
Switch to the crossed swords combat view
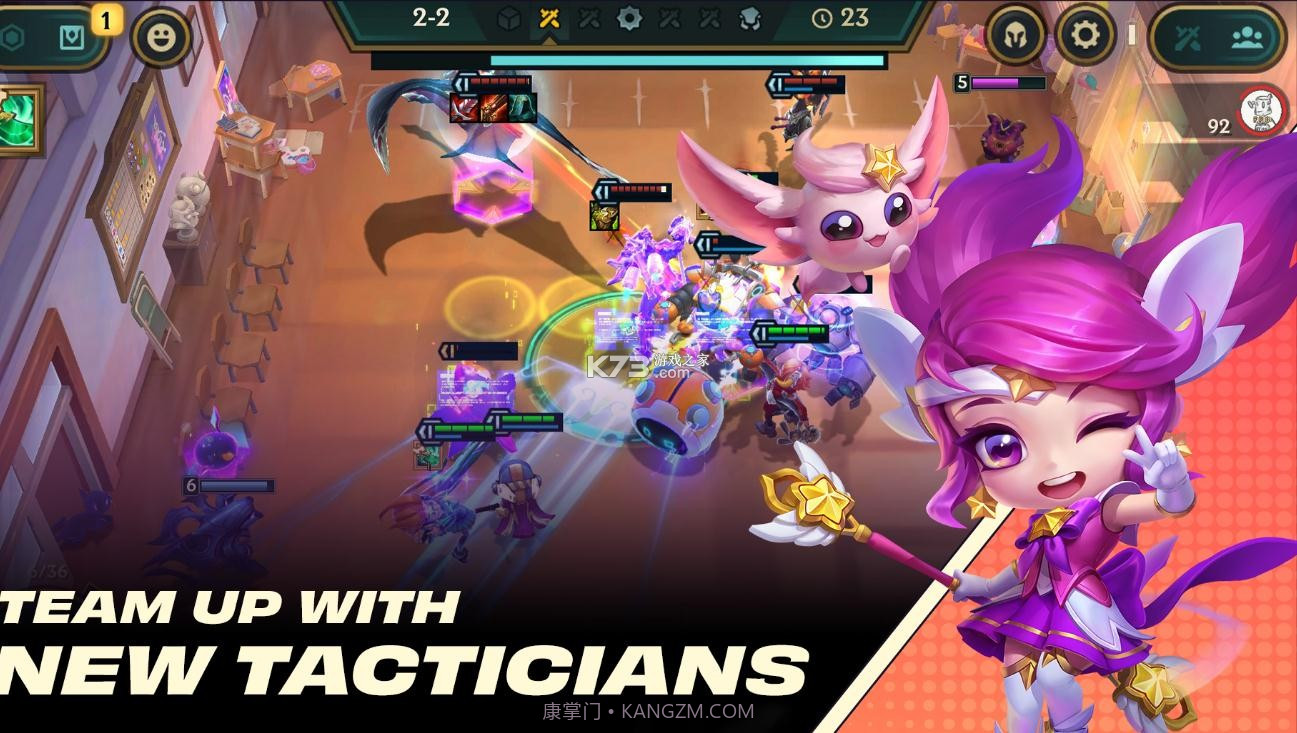click(x=1187, y=38)
